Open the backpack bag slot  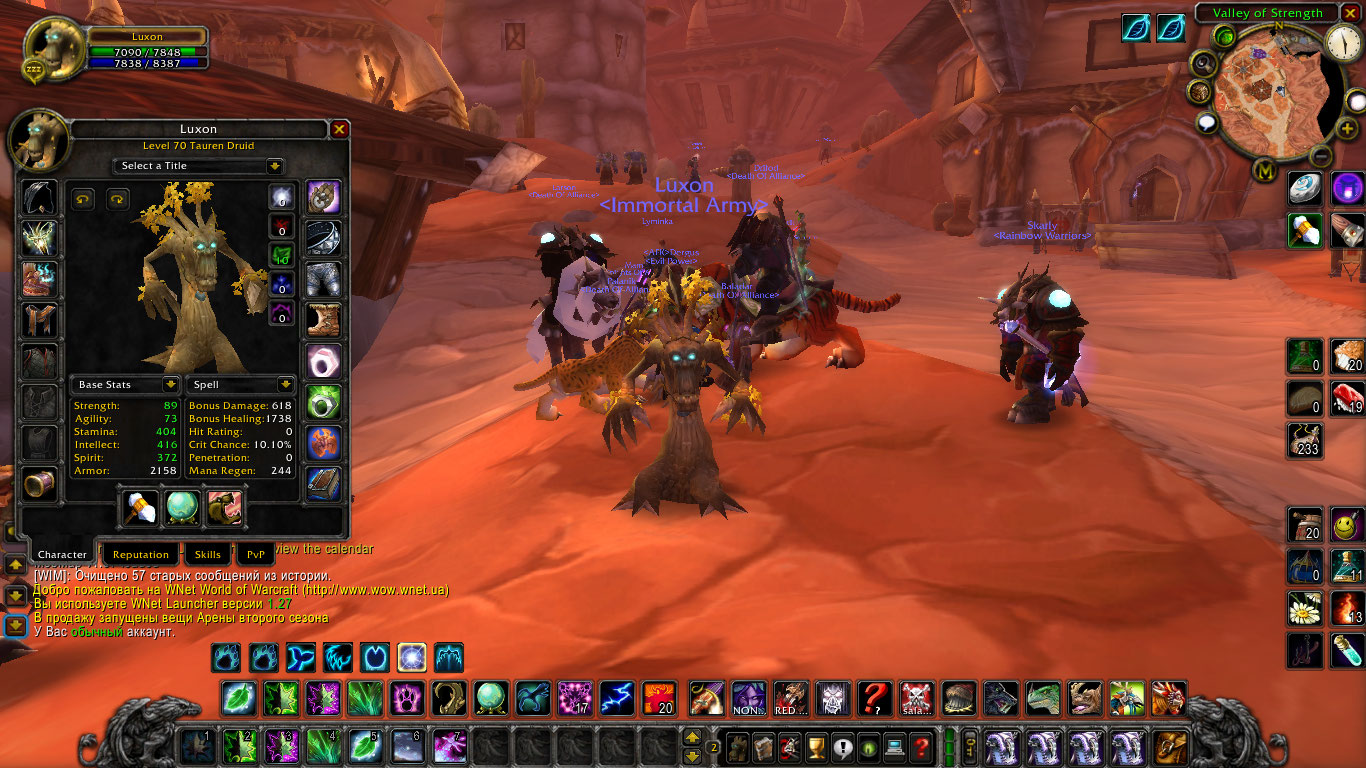pos(1170,746)
